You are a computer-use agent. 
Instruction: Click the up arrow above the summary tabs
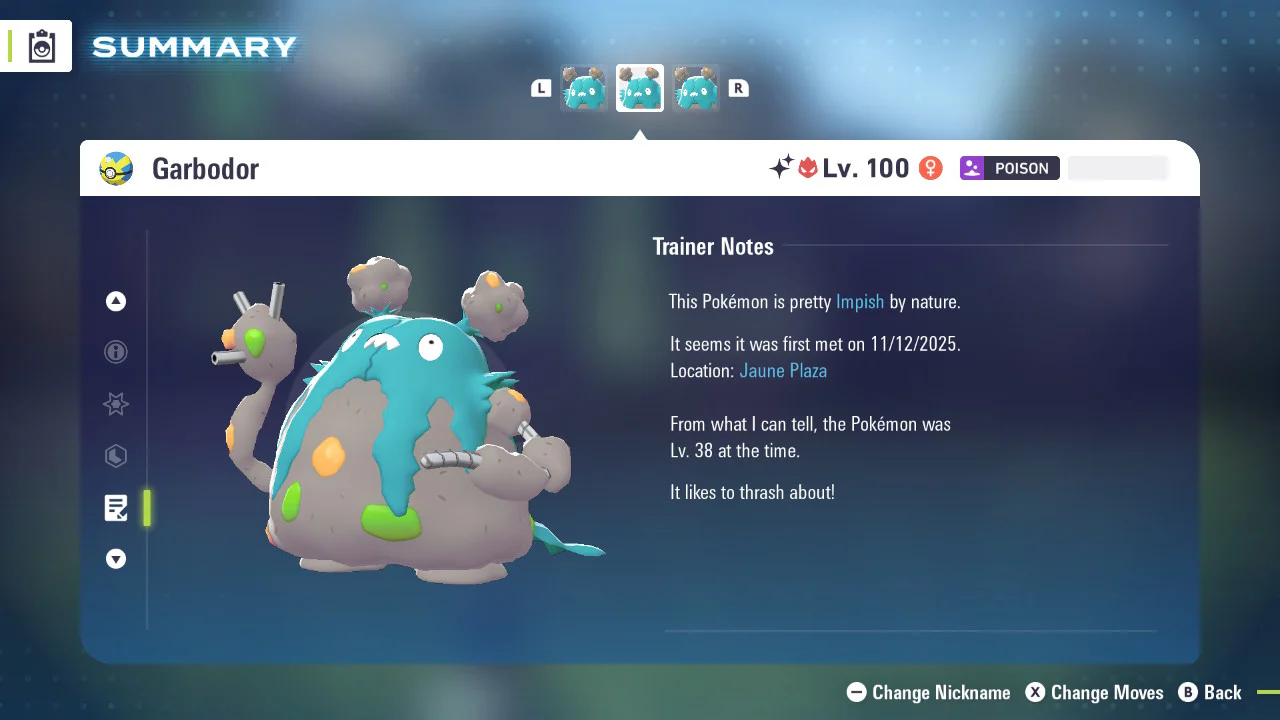[x=116, y=301]
